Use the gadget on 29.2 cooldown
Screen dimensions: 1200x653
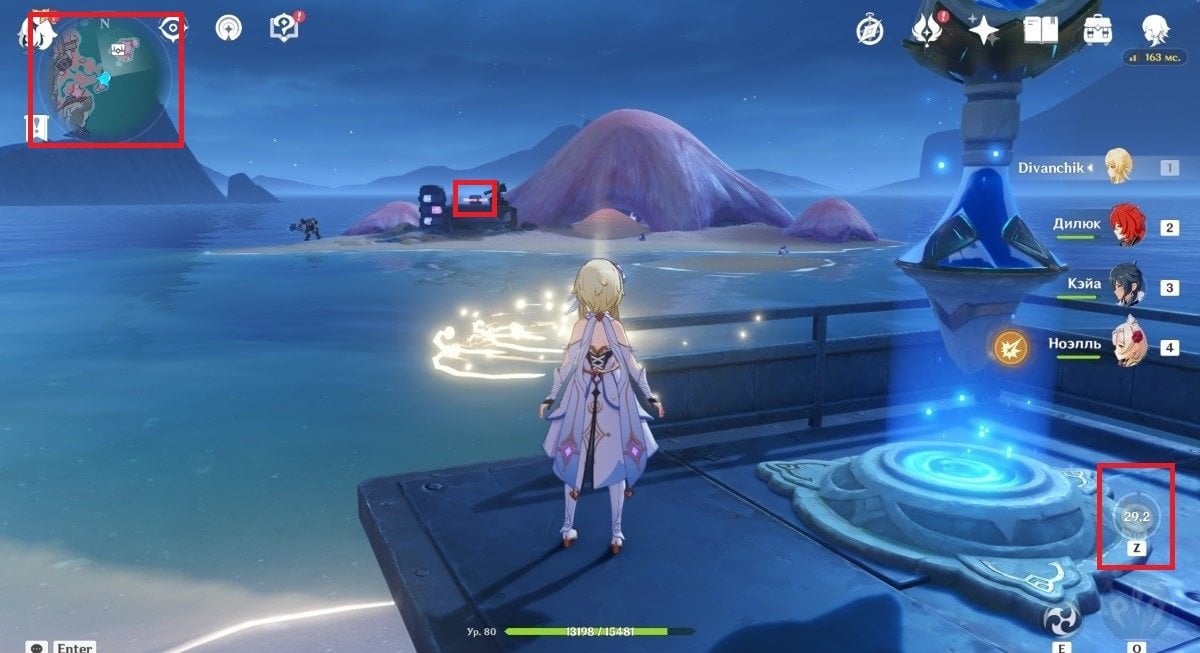pos(1137,516)
